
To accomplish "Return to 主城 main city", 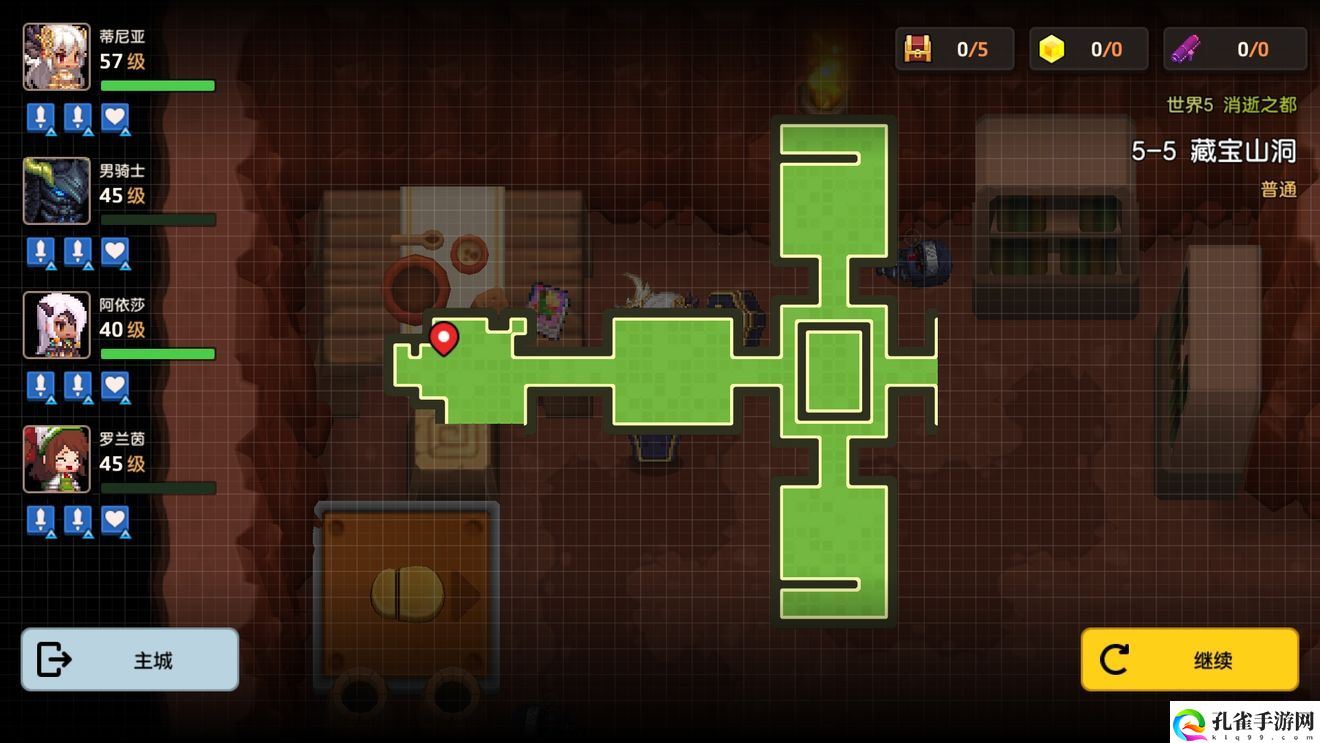I will 130,660.
